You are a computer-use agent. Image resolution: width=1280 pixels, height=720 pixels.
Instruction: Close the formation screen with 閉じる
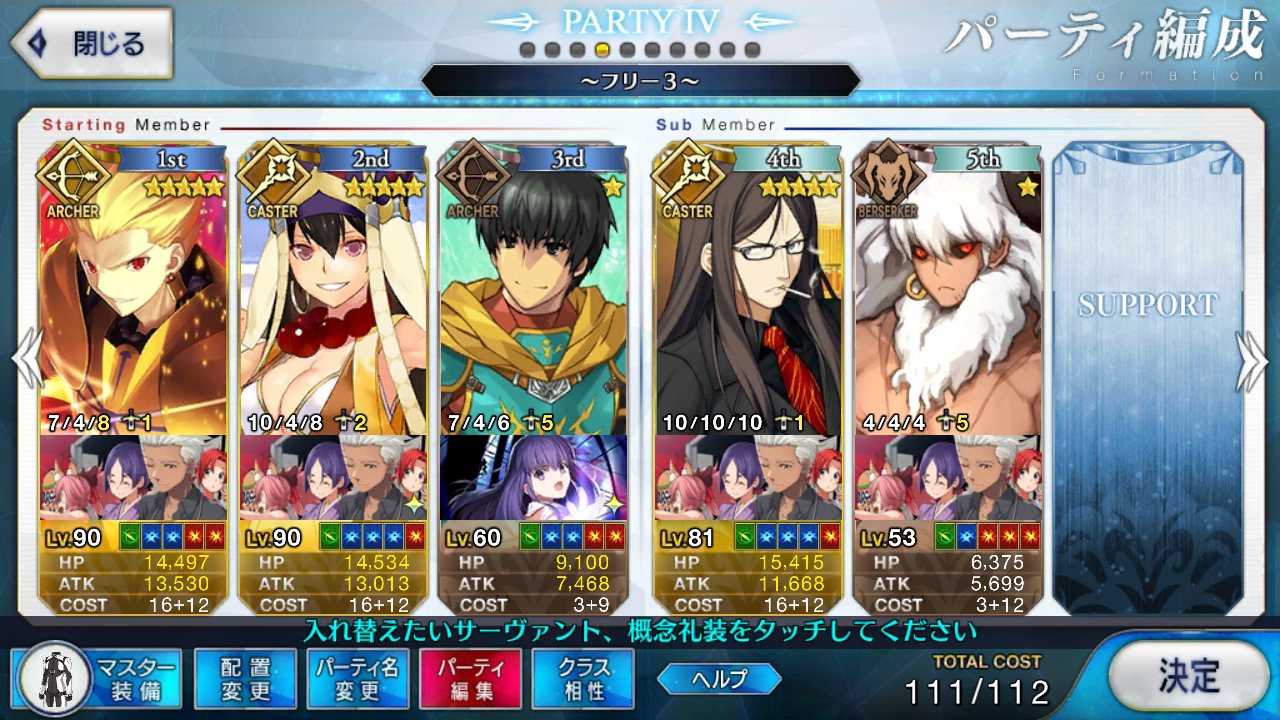90,44
